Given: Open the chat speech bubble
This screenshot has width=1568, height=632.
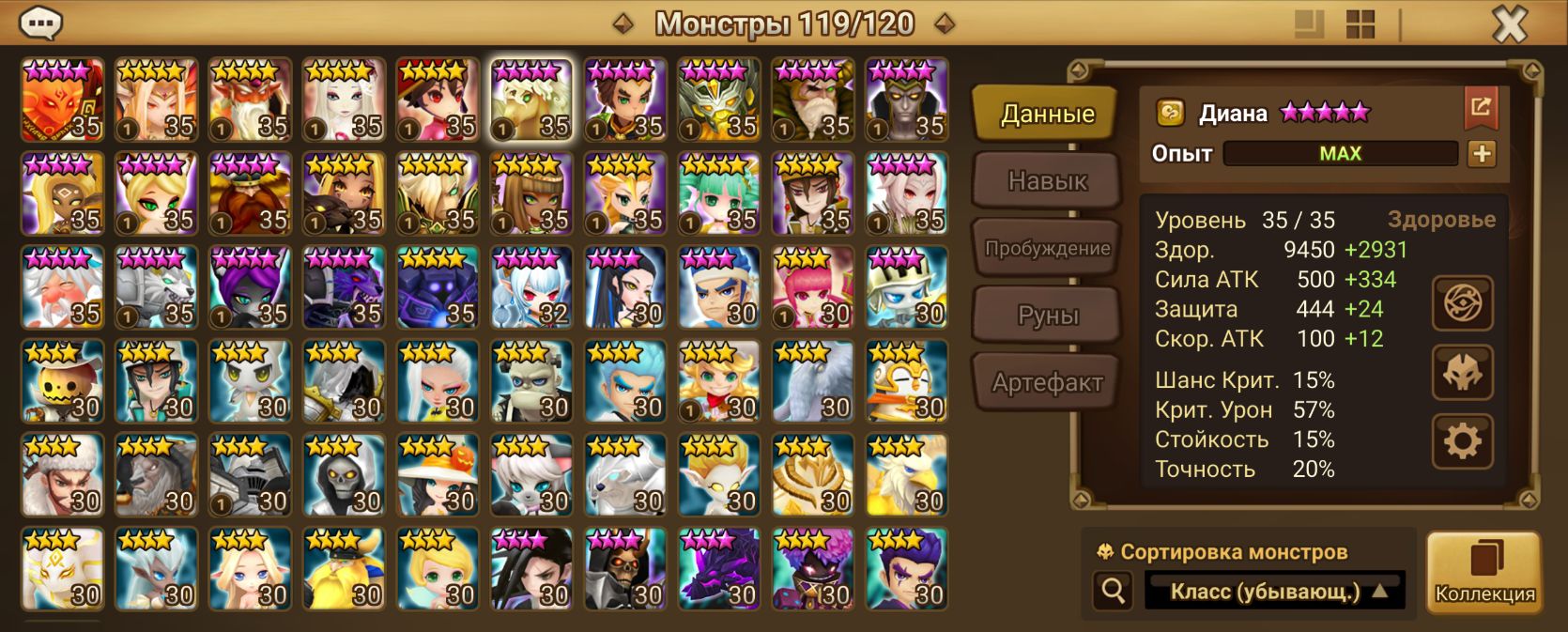Looking at the screenshot, I should [x=40, y=23].
